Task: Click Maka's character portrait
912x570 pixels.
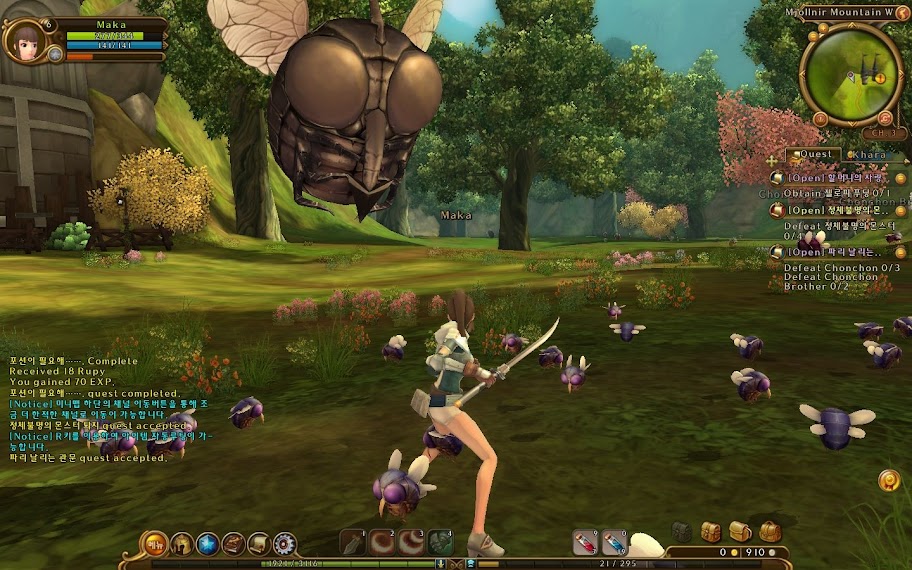Action: click(x=21, y=38)
